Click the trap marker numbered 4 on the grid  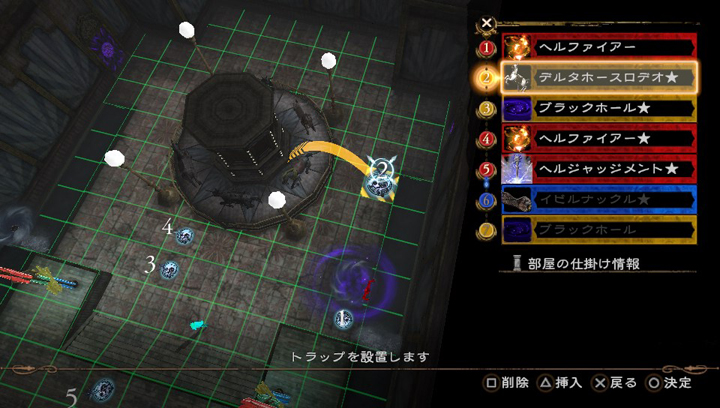[185, 236]
